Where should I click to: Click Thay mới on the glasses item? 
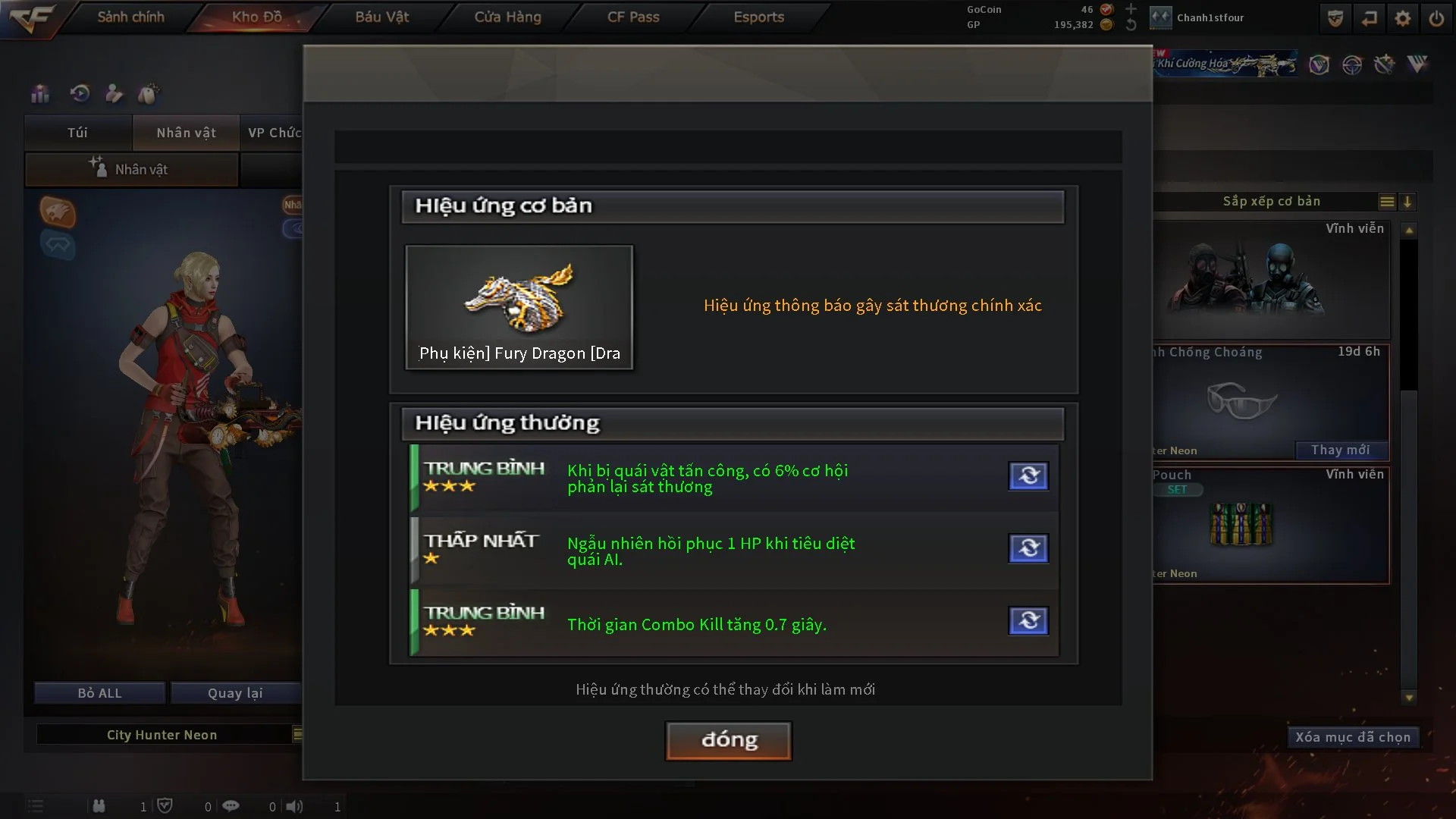(1340, 450)
